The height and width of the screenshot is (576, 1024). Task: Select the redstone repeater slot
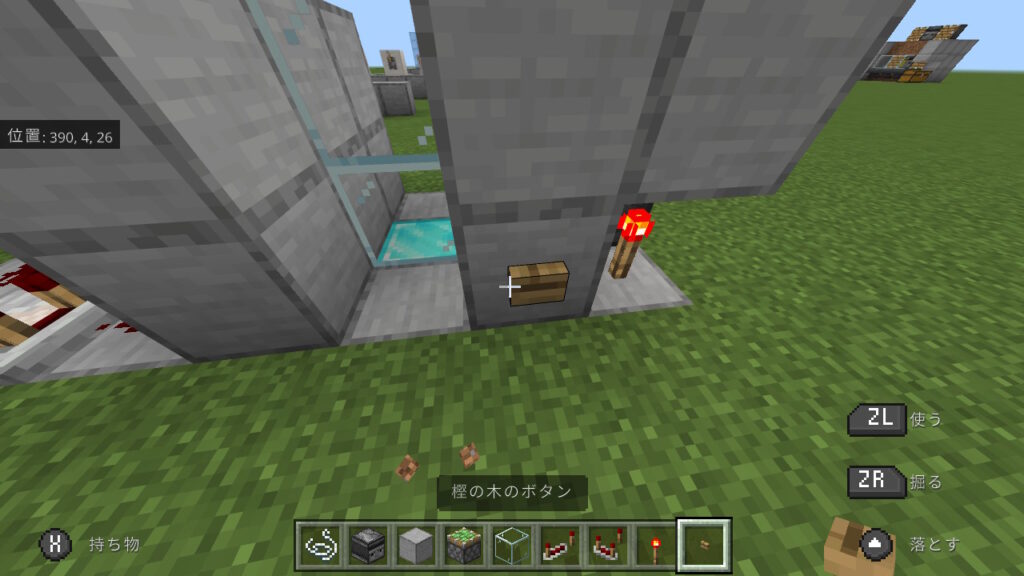pyautogui.click(x=558, y=546)
